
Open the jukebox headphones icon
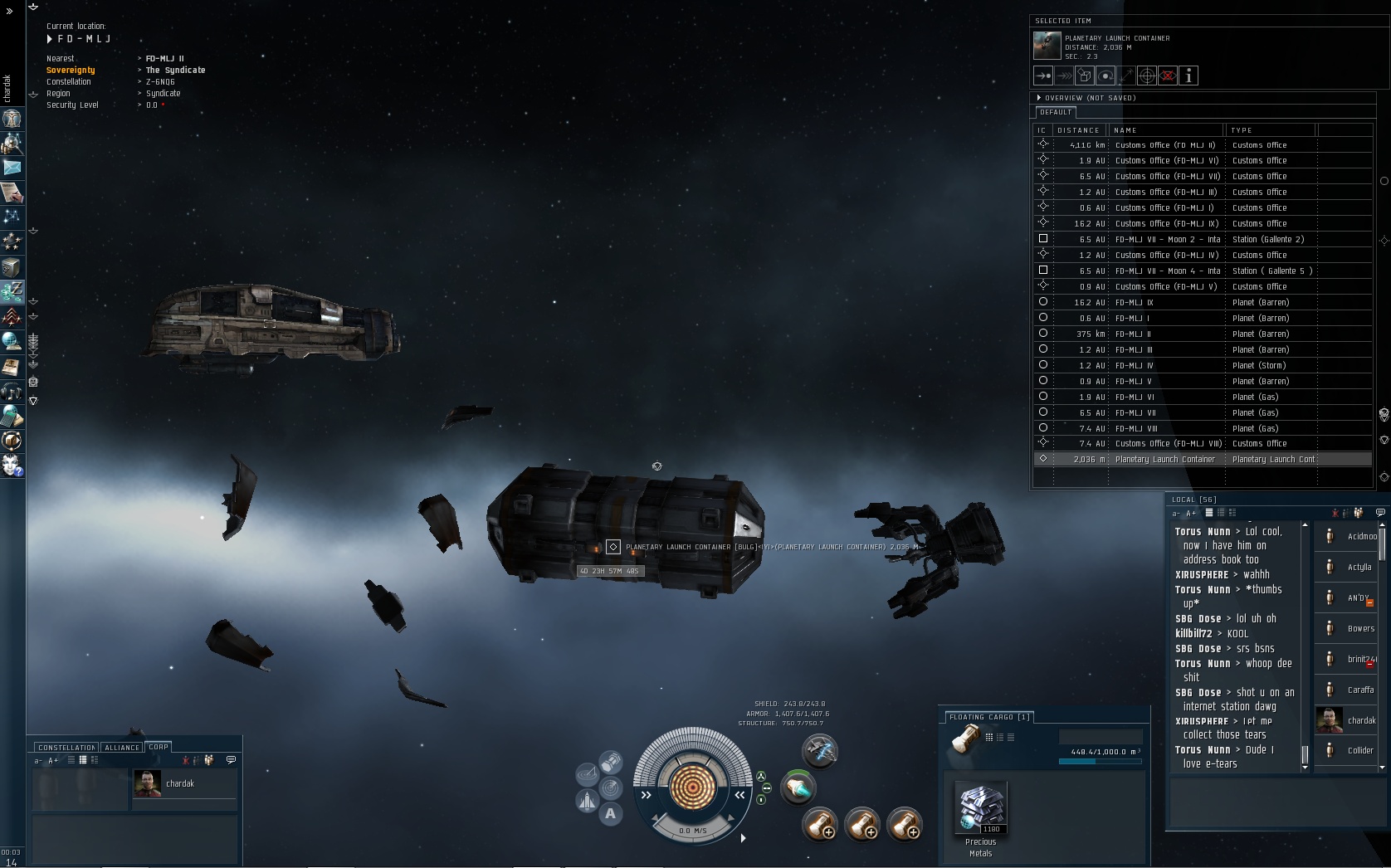[x=12, y=391]
